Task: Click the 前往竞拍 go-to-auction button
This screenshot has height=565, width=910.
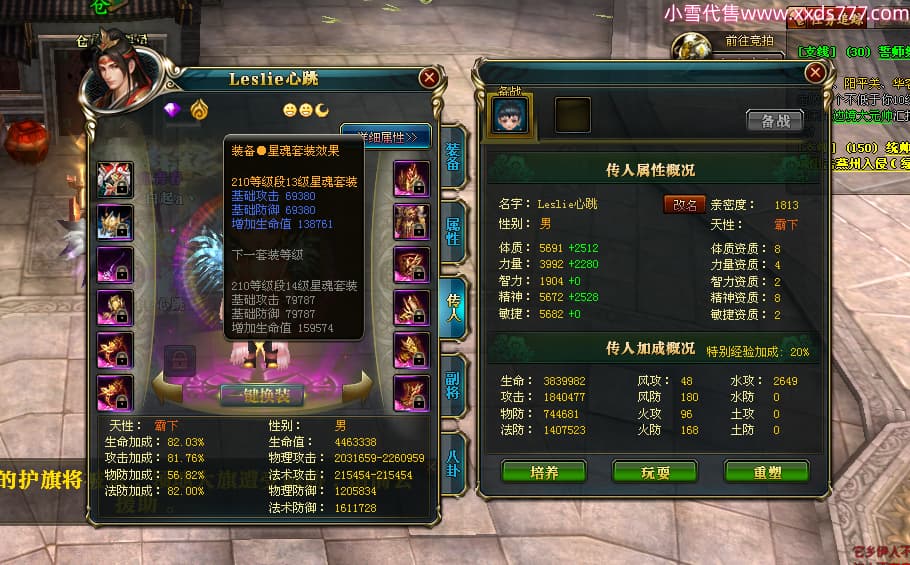Action: [x=749, y=41]
